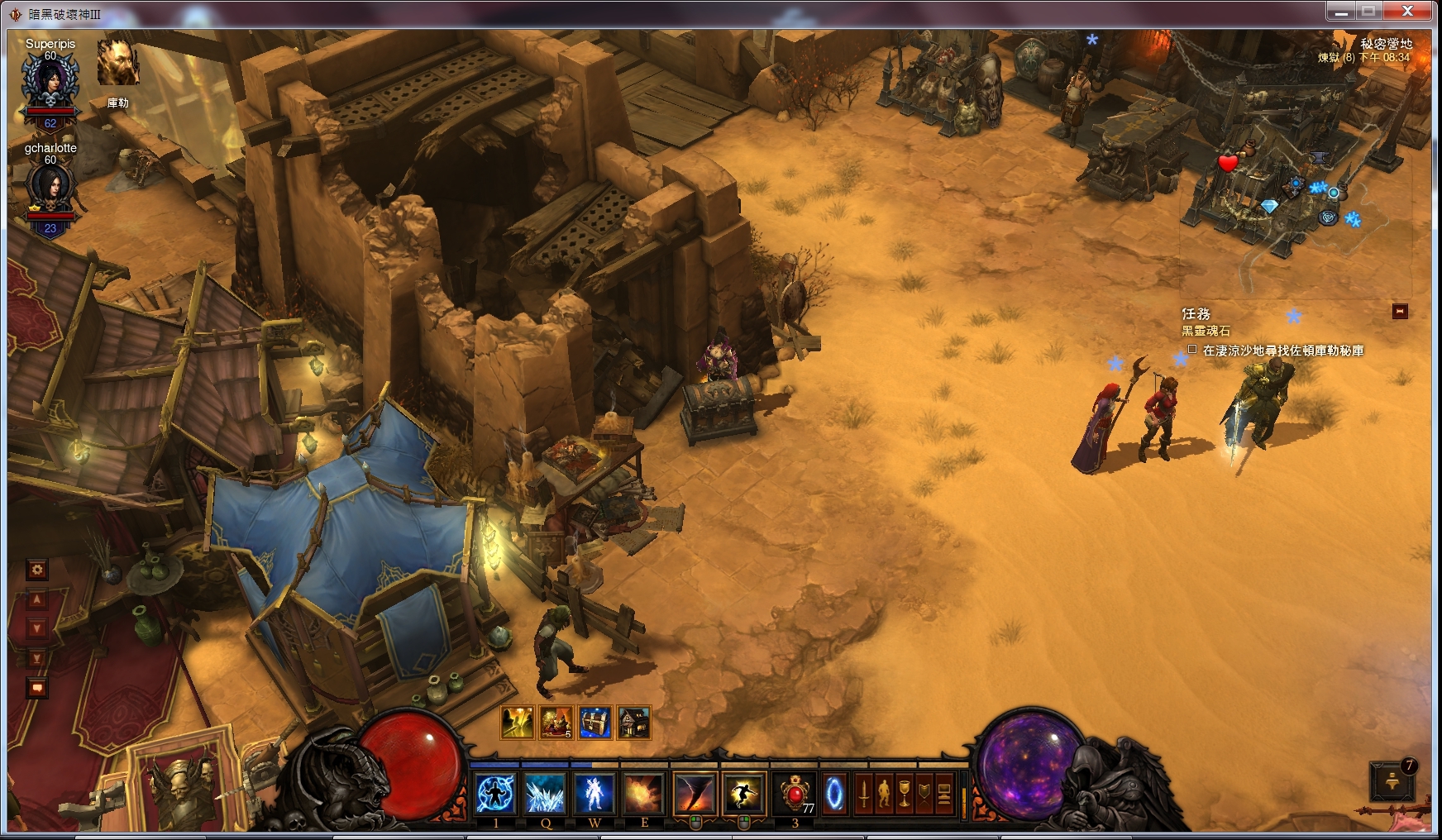This screenshot has width=1442, height=840.
Task: Use the Archon glowing figure skill
Action: click(x=594, y=795)
